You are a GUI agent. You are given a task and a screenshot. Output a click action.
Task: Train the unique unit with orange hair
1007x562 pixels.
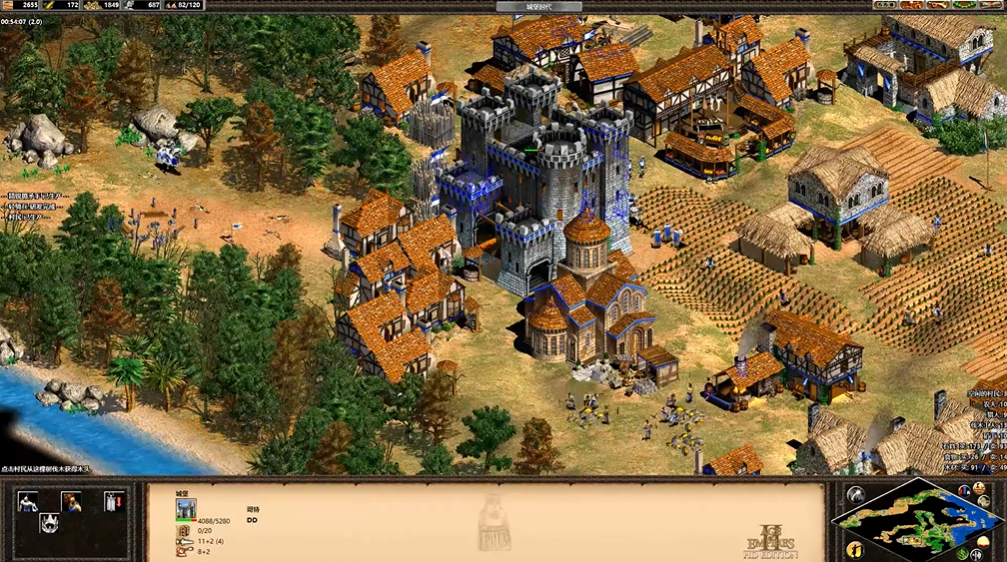(x=72, y=501)
